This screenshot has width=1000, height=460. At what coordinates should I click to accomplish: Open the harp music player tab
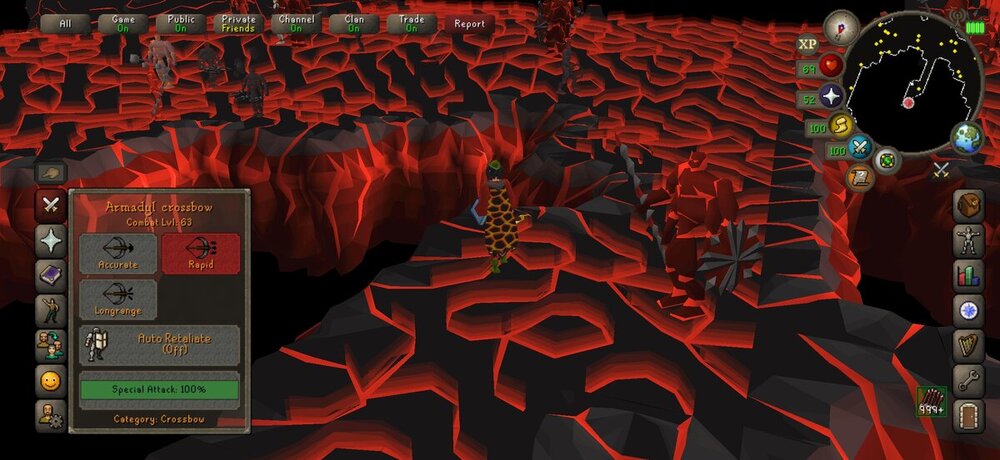967,345
